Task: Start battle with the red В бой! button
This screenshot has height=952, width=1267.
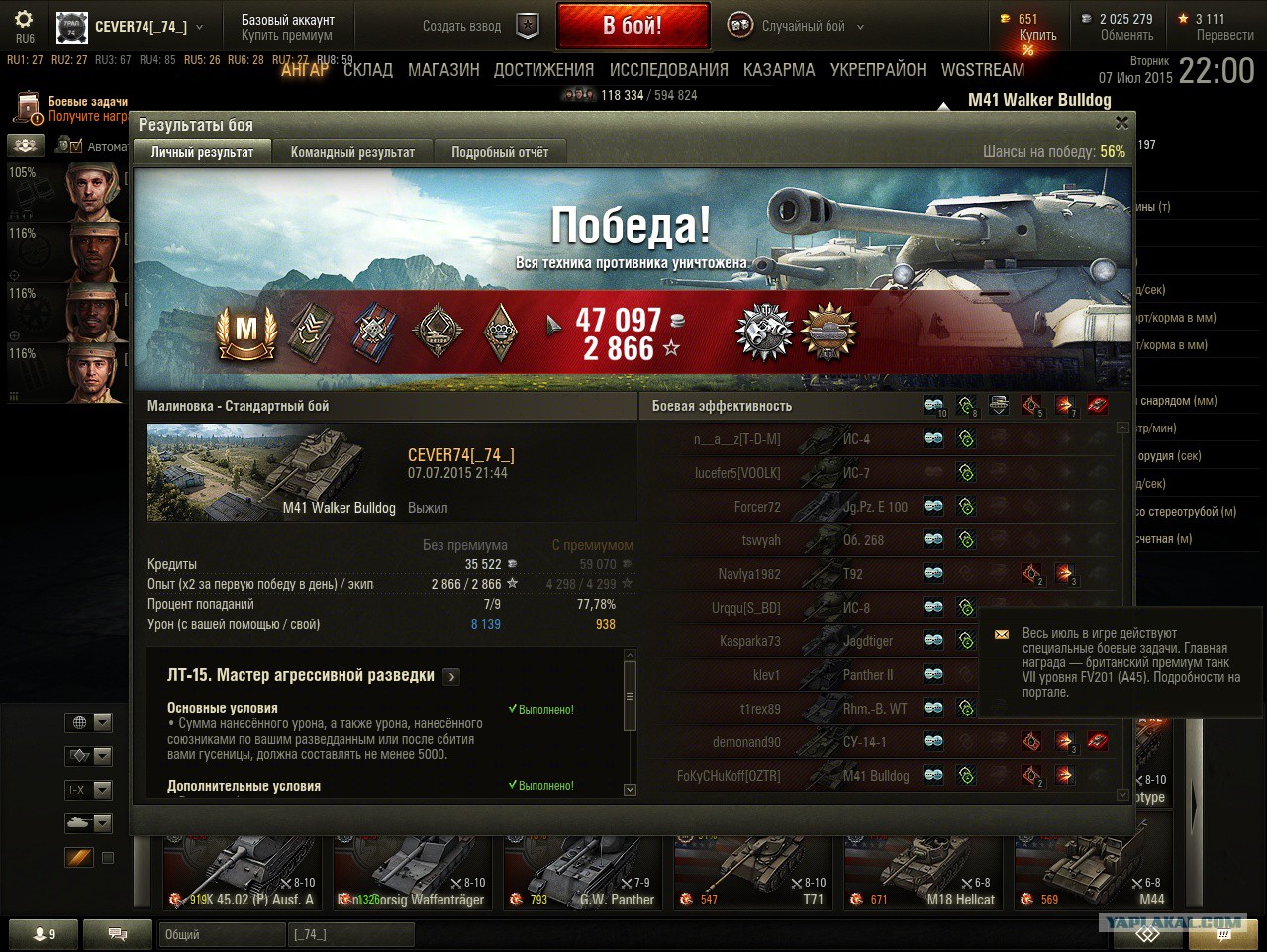Action: pyautogui.click(x=633, y=26)
